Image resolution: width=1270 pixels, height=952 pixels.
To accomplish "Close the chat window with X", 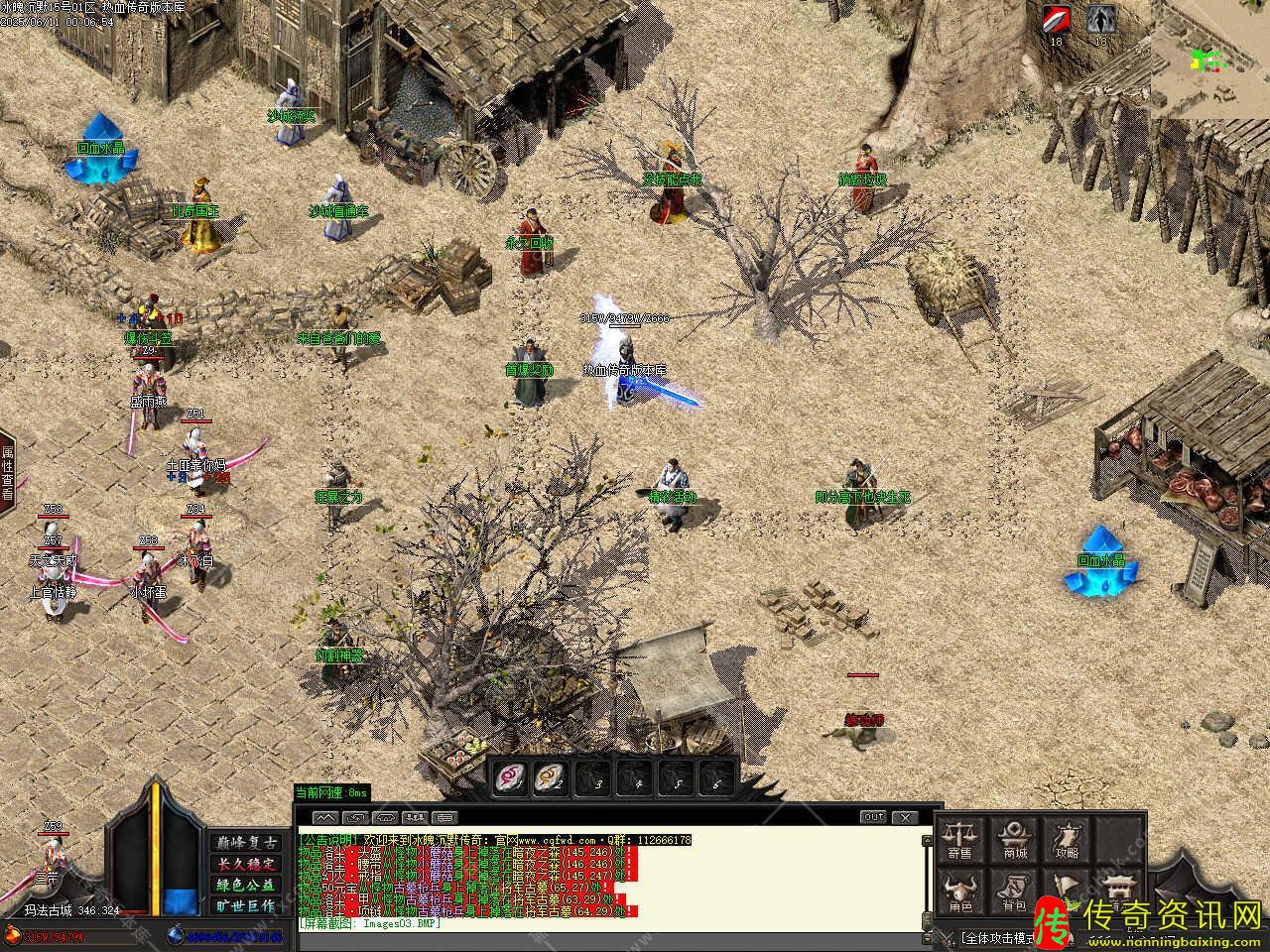I will pos(905,817).
